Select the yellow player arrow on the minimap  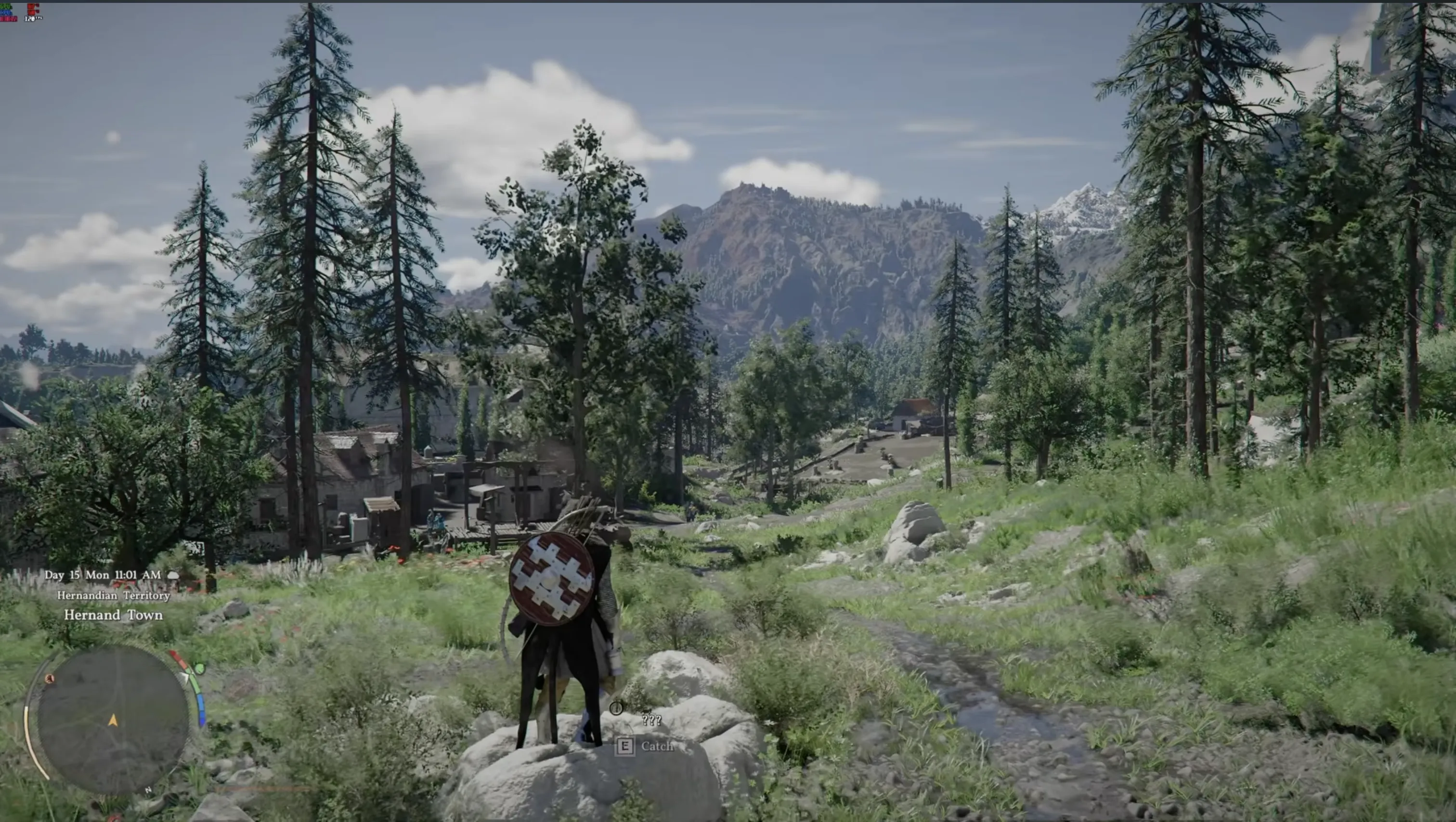pos(113,720)
